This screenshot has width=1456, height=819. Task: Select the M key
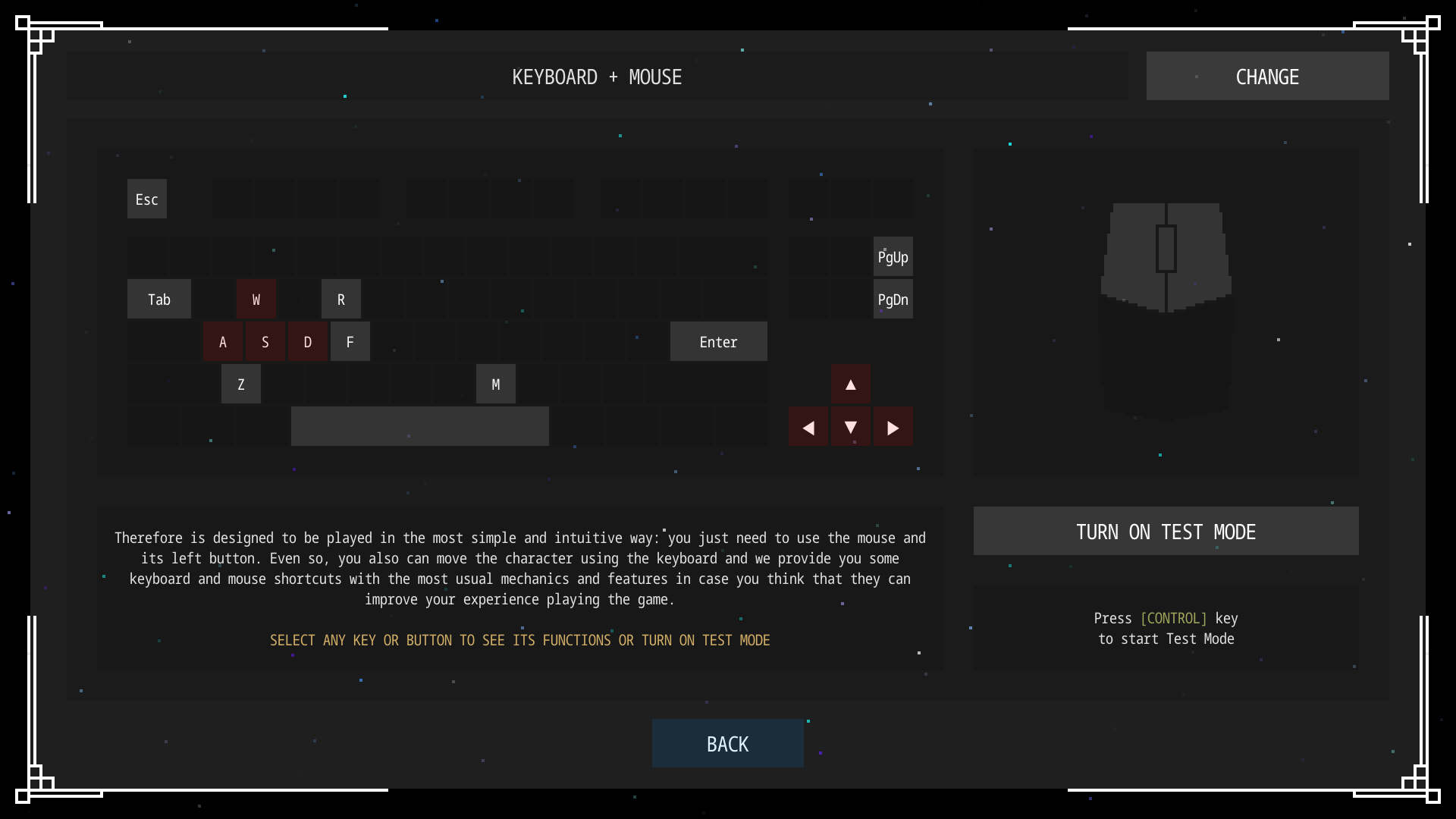(x=496, y=384)
